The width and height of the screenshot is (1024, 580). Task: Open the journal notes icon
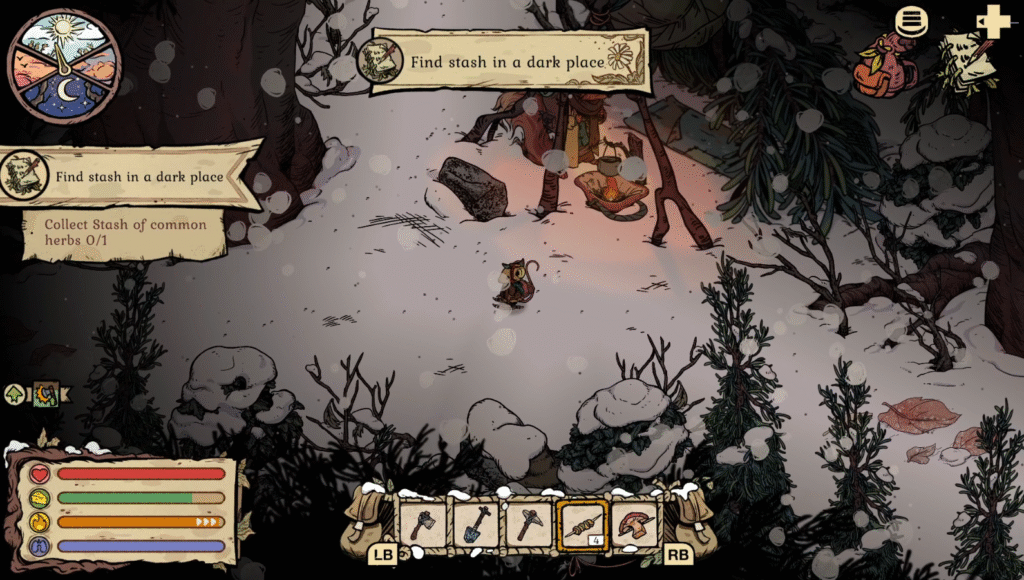[x=968, y=62]
